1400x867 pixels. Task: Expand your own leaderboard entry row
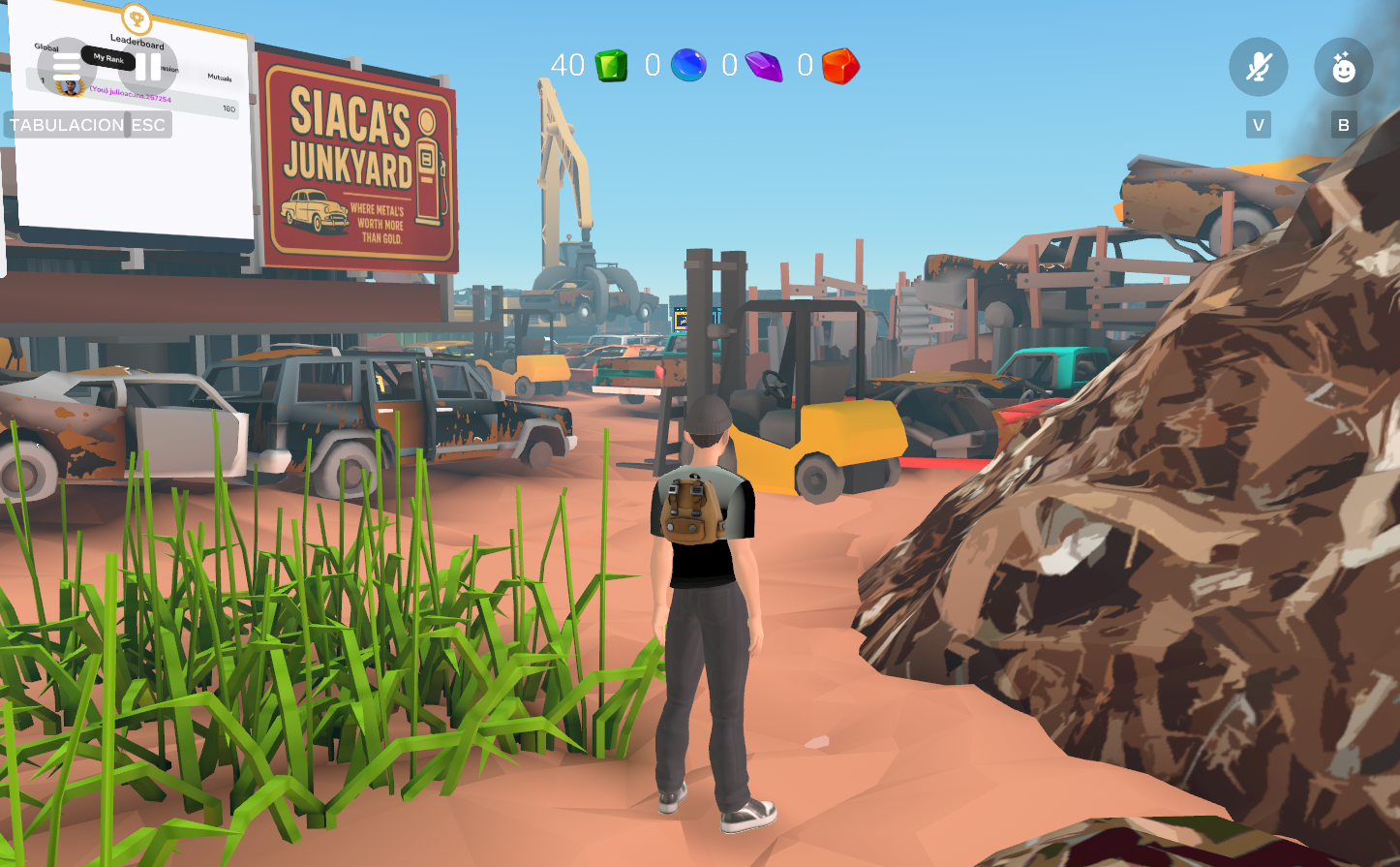click(131, 95)
